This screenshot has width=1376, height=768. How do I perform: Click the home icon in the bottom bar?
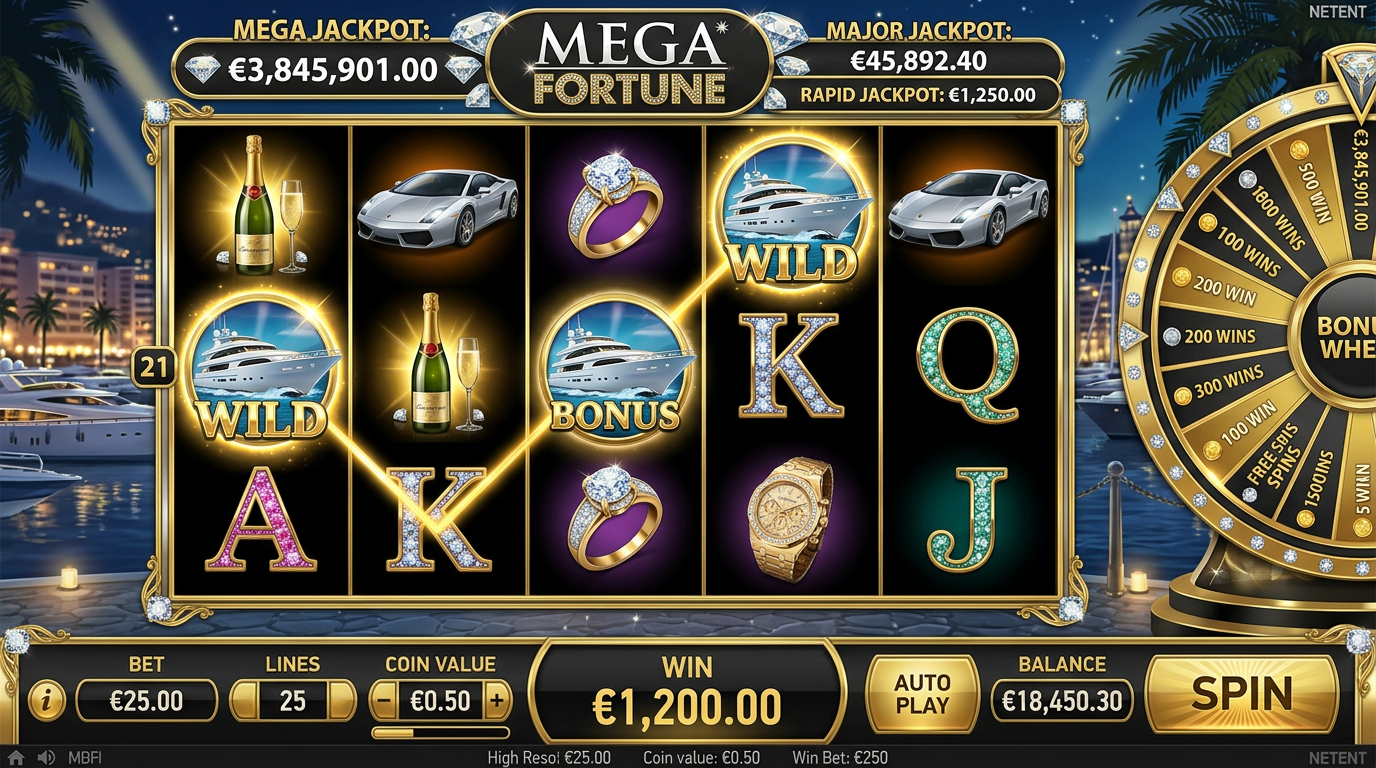(16, 757)
